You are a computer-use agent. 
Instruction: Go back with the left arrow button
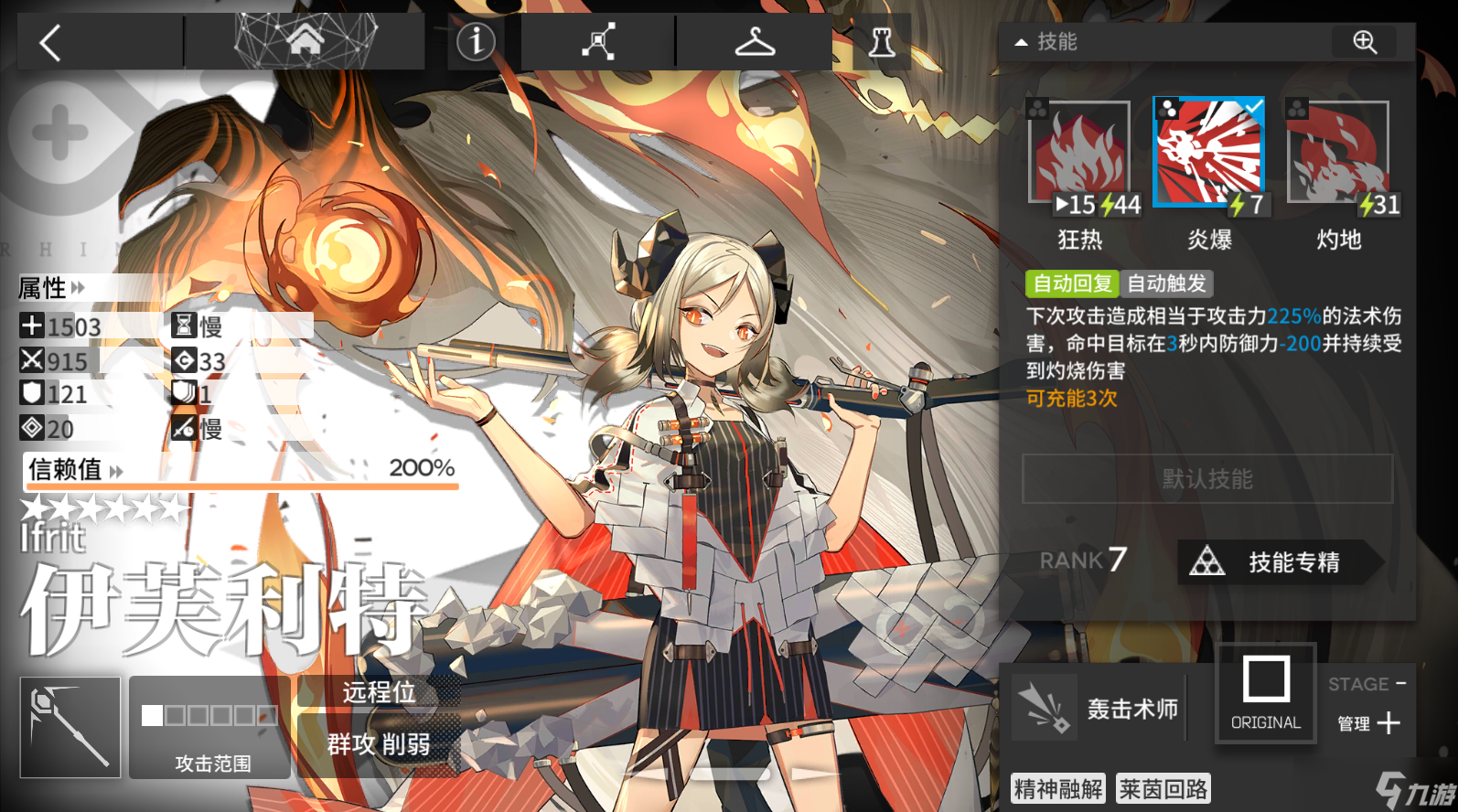point(51,42)
